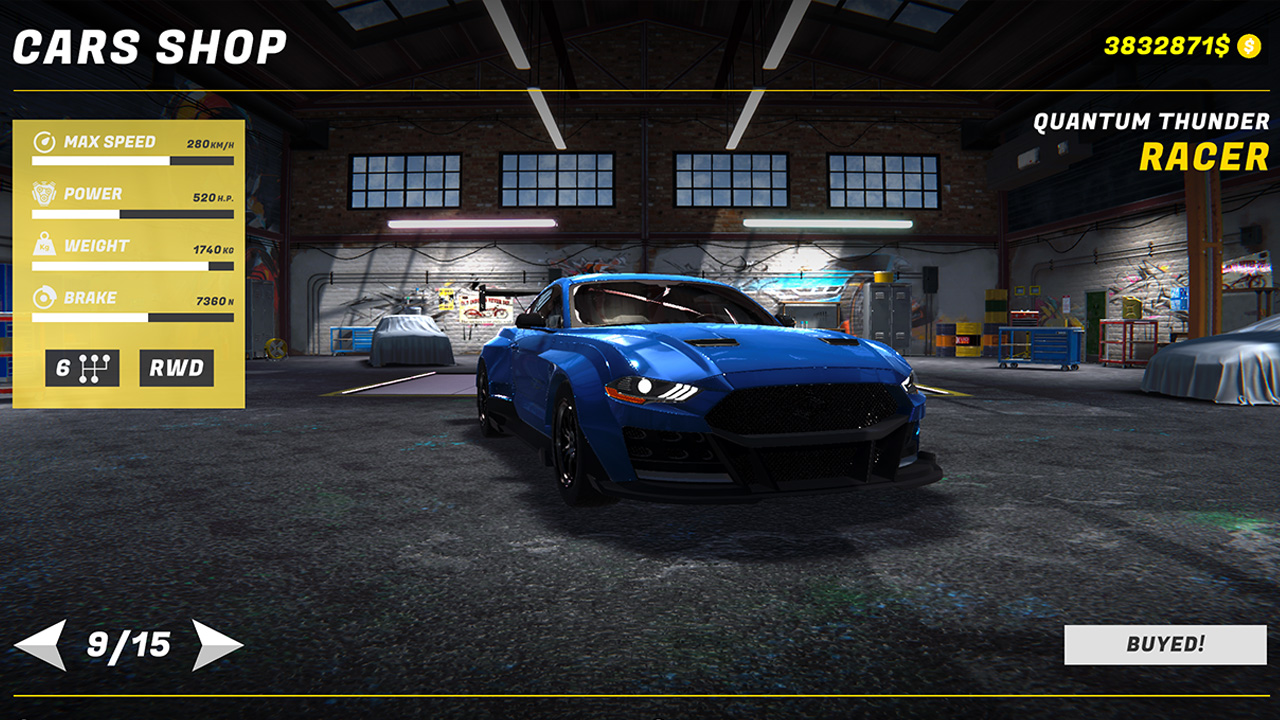This screenshot has height=720, width=1280.
Task: Click the CARS SHOP title
Action: click(x=150, y=43)
